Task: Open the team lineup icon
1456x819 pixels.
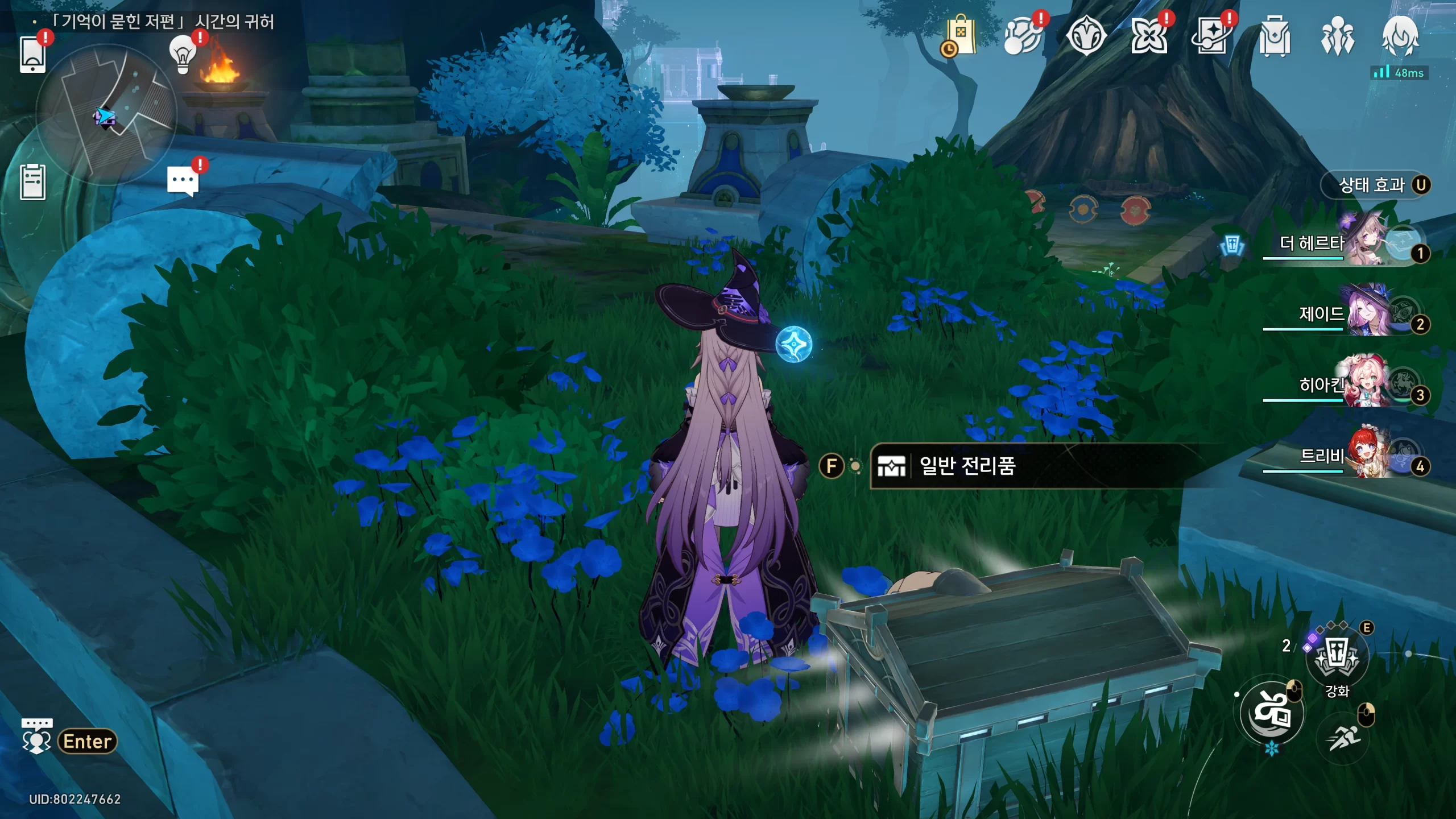Action: click(1337, 36)
